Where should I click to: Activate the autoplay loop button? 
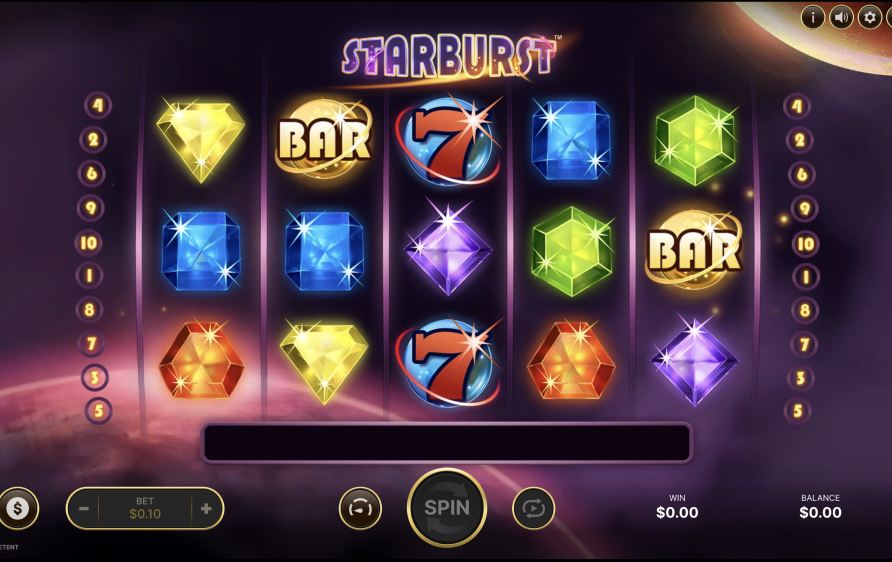[533, 508]
